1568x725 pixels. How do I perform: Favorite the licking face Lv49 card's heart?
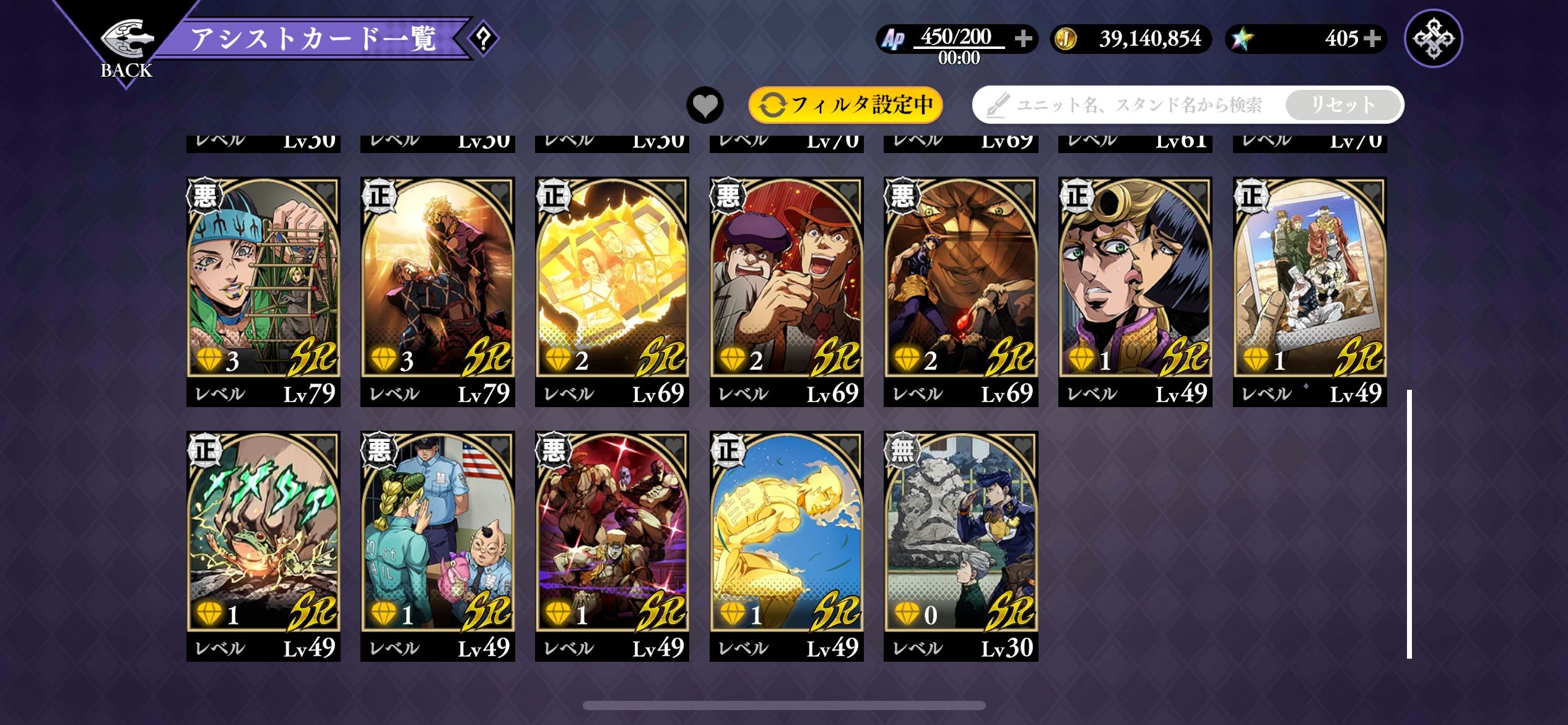(x=1197, y=191)
